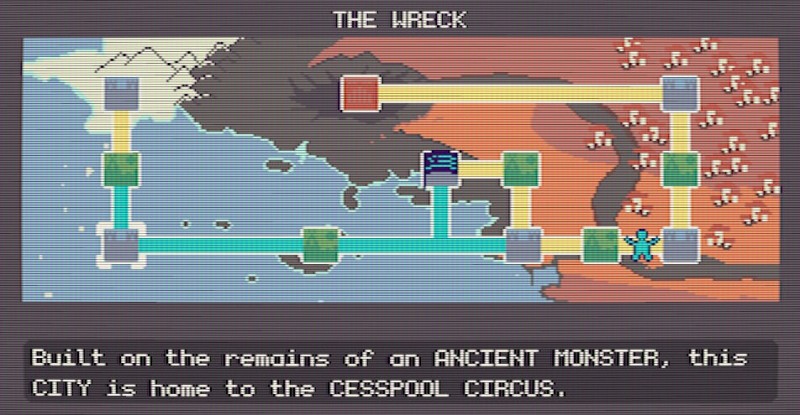Screen dimensions: 800x415
Task: Choose the dark blue striped map node
Action: point(440,168)
